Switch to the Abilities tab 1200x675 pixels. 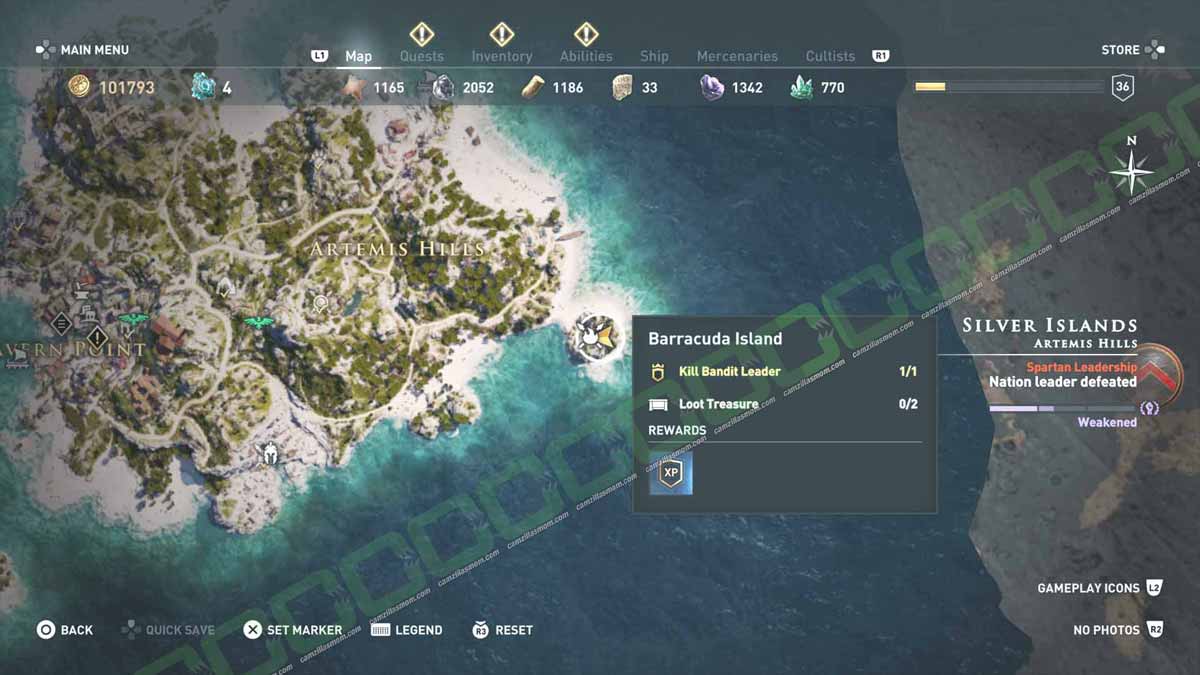pos(587,56)
